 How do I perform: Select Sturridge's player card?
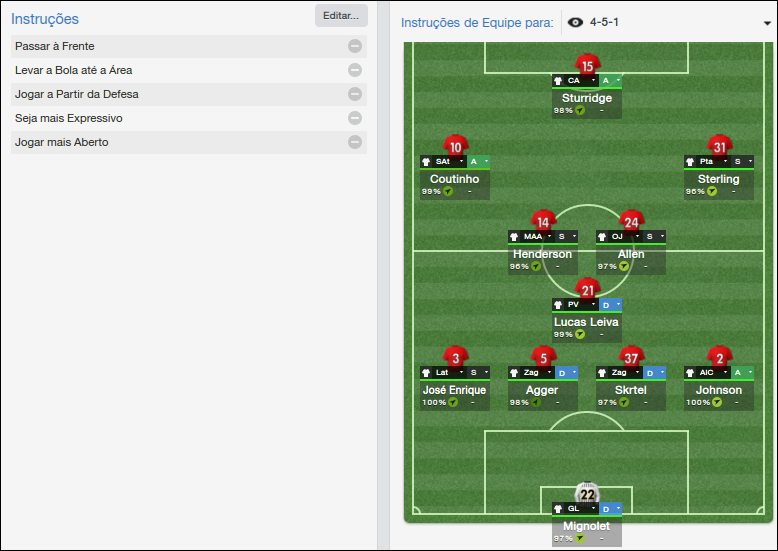[587, 99]
